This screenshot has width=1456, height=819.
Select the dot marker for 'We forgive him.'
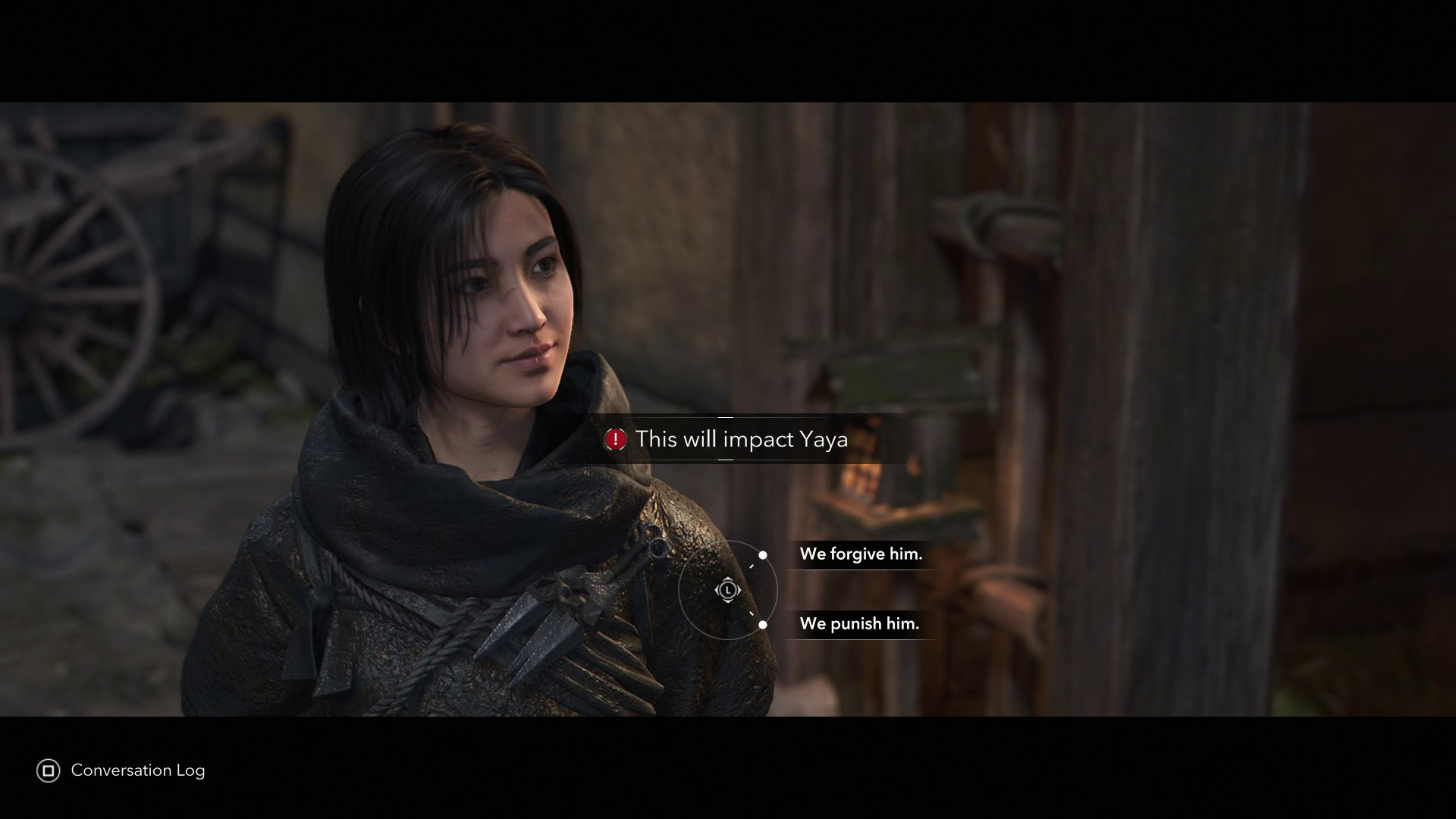coord(763,555)
